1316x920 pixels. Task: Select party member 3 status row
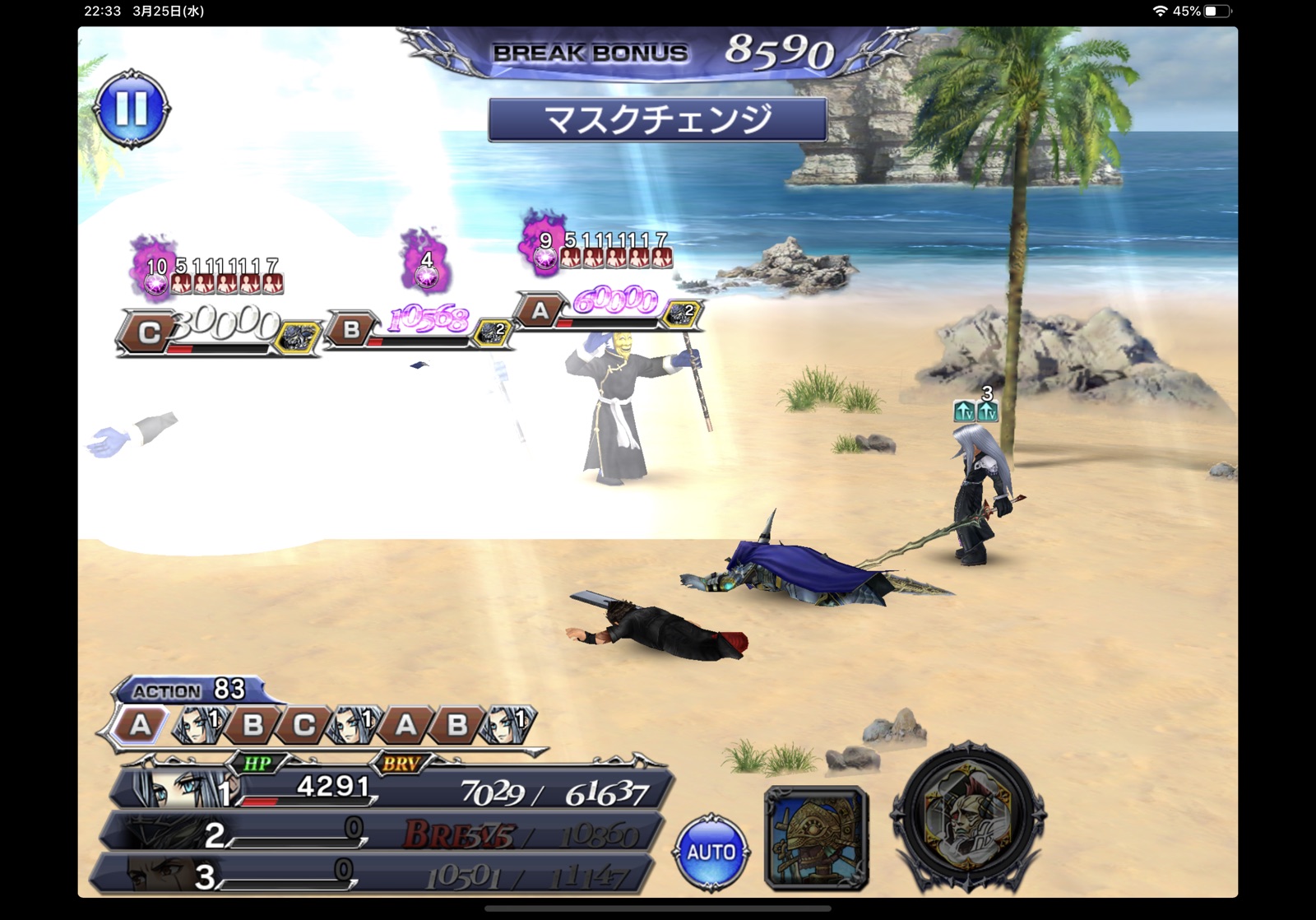(x=370, y=876)
